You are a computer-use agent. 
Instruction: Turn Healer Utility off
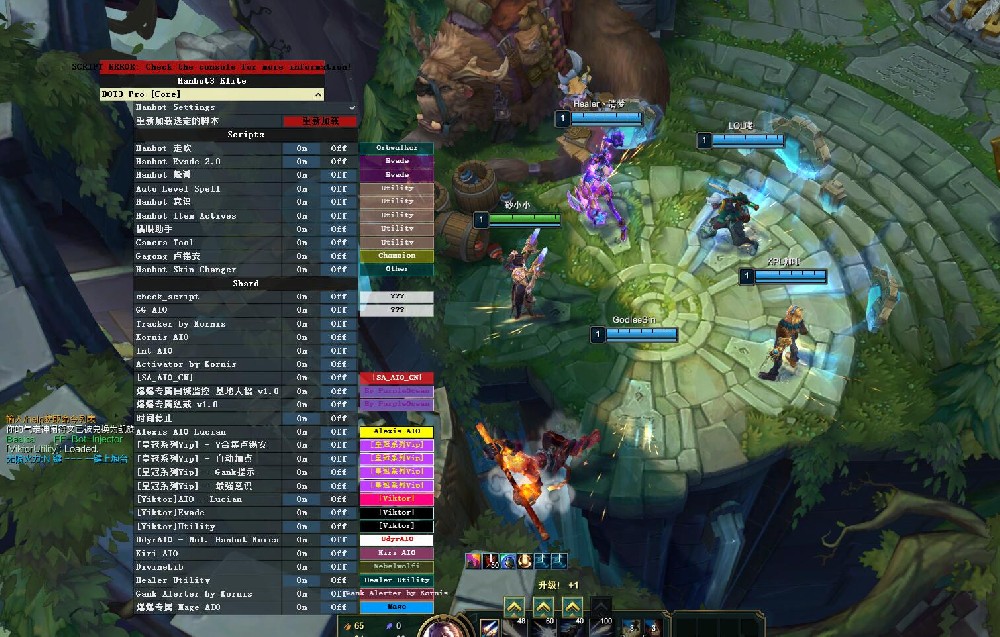(339, 580)
